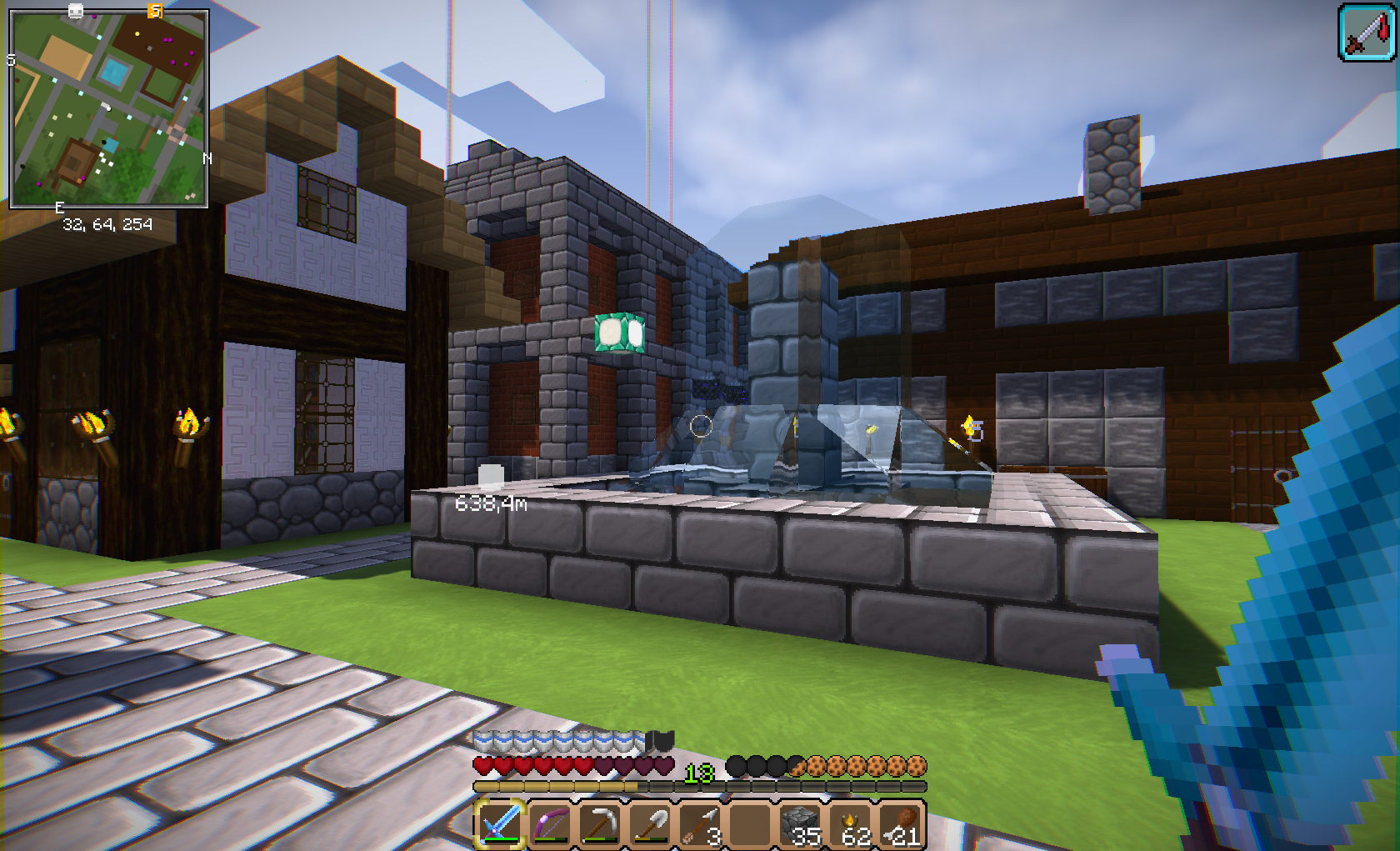Click the orange S waypoint marker on minimap
1400x851 pixels.
coord(155,11)
